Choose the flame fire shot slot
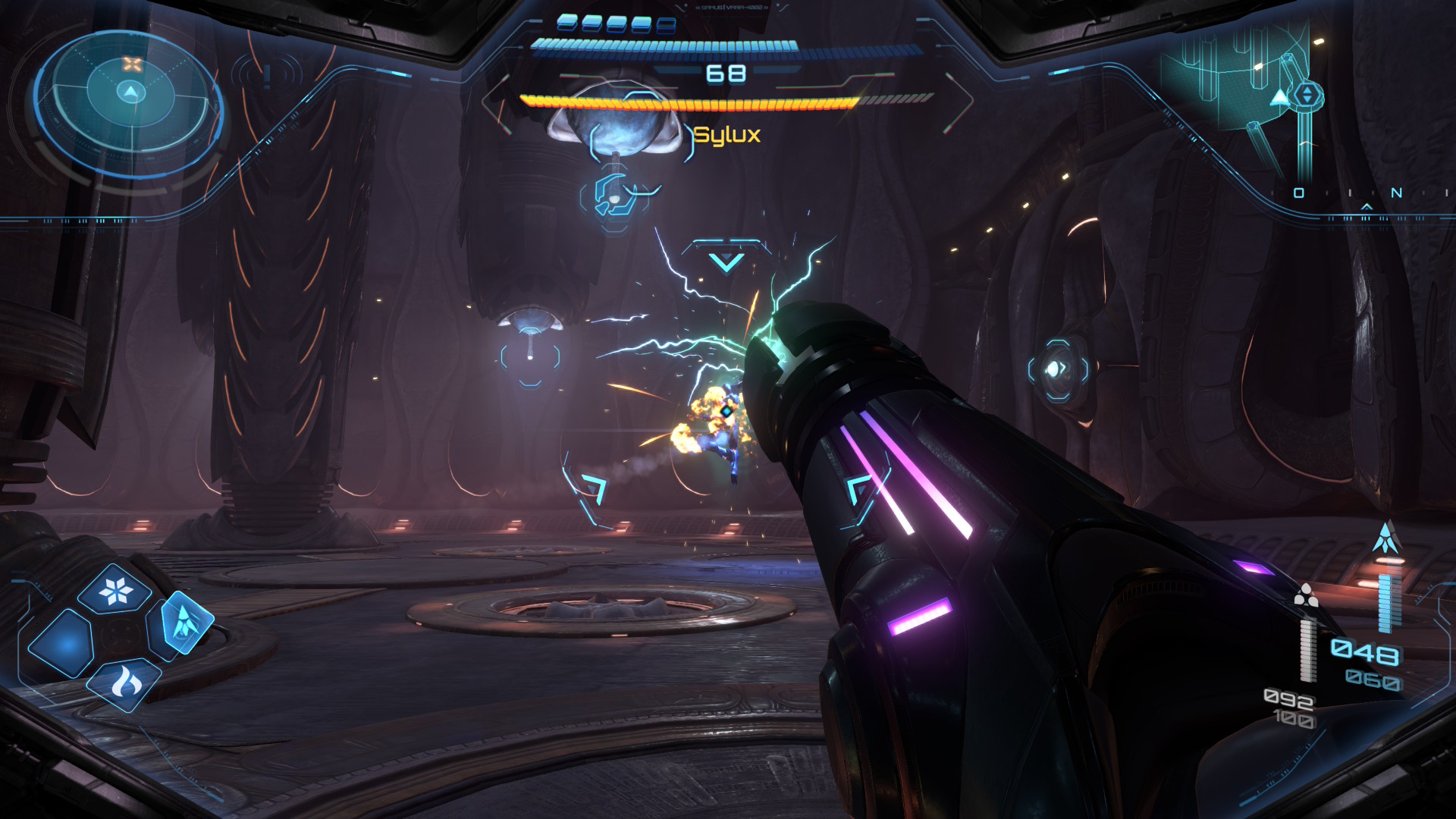1456x819 pixels. (x=126, y=683)
